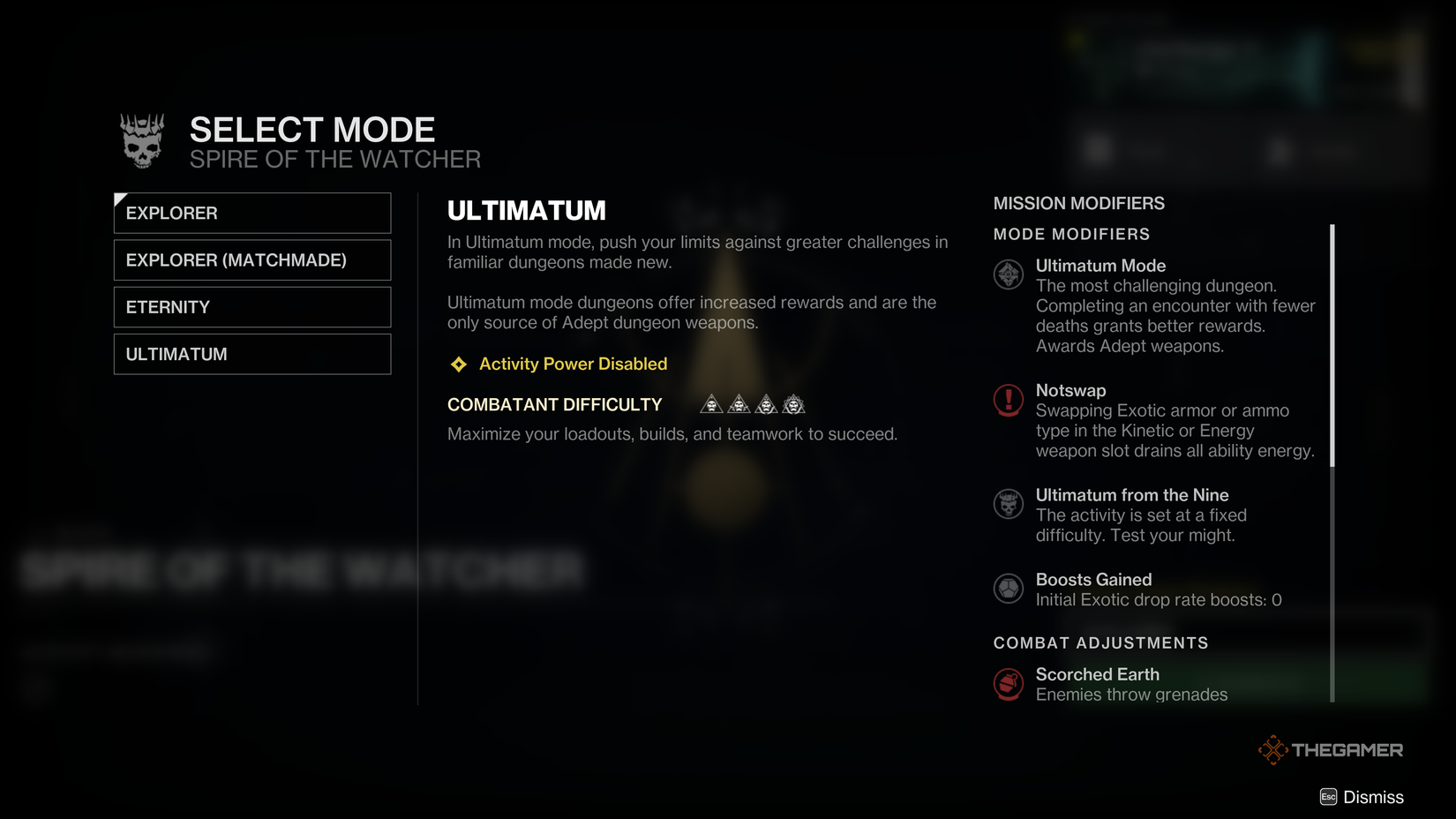Click the fourth combatant difficulty skull
The image size is (1456, 819).
tap(793, 403)
